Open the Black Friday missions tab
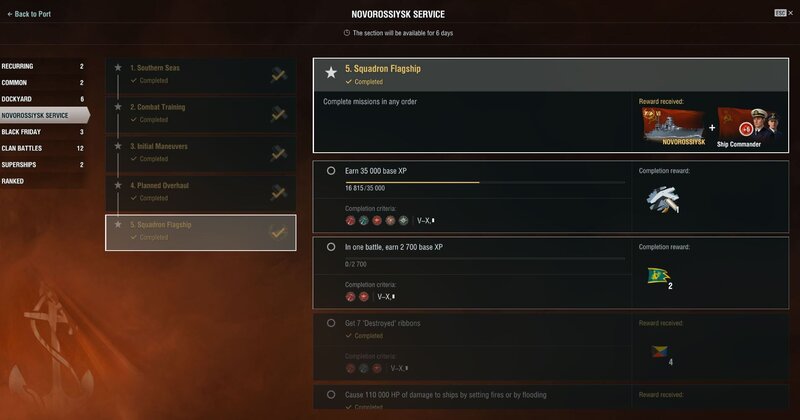800x420 pixels. pyautogui.click(x=44, y=131)
